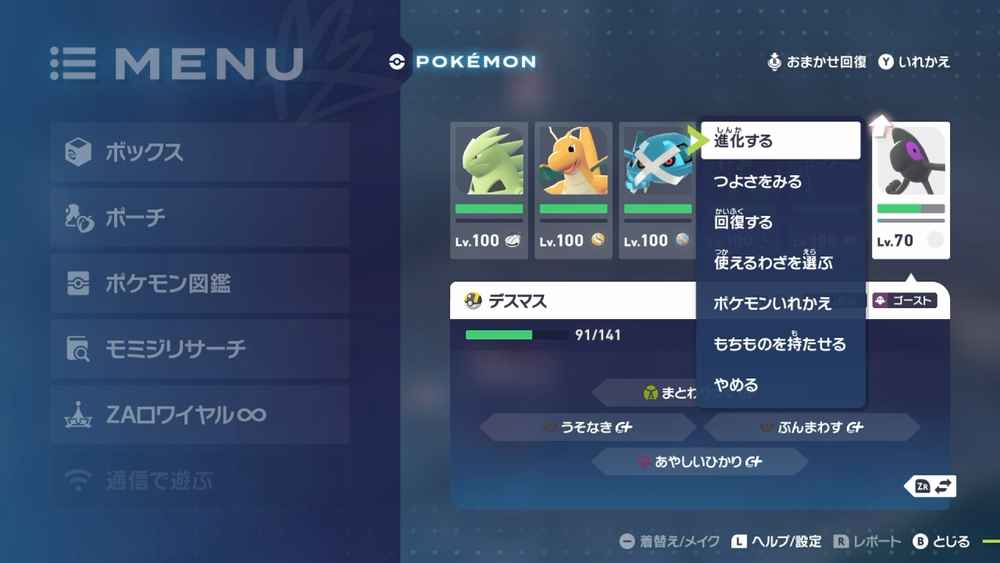Select the Tyranitar party slot
The width and height of the screenshot is (1000, 563).
(489, 190)
